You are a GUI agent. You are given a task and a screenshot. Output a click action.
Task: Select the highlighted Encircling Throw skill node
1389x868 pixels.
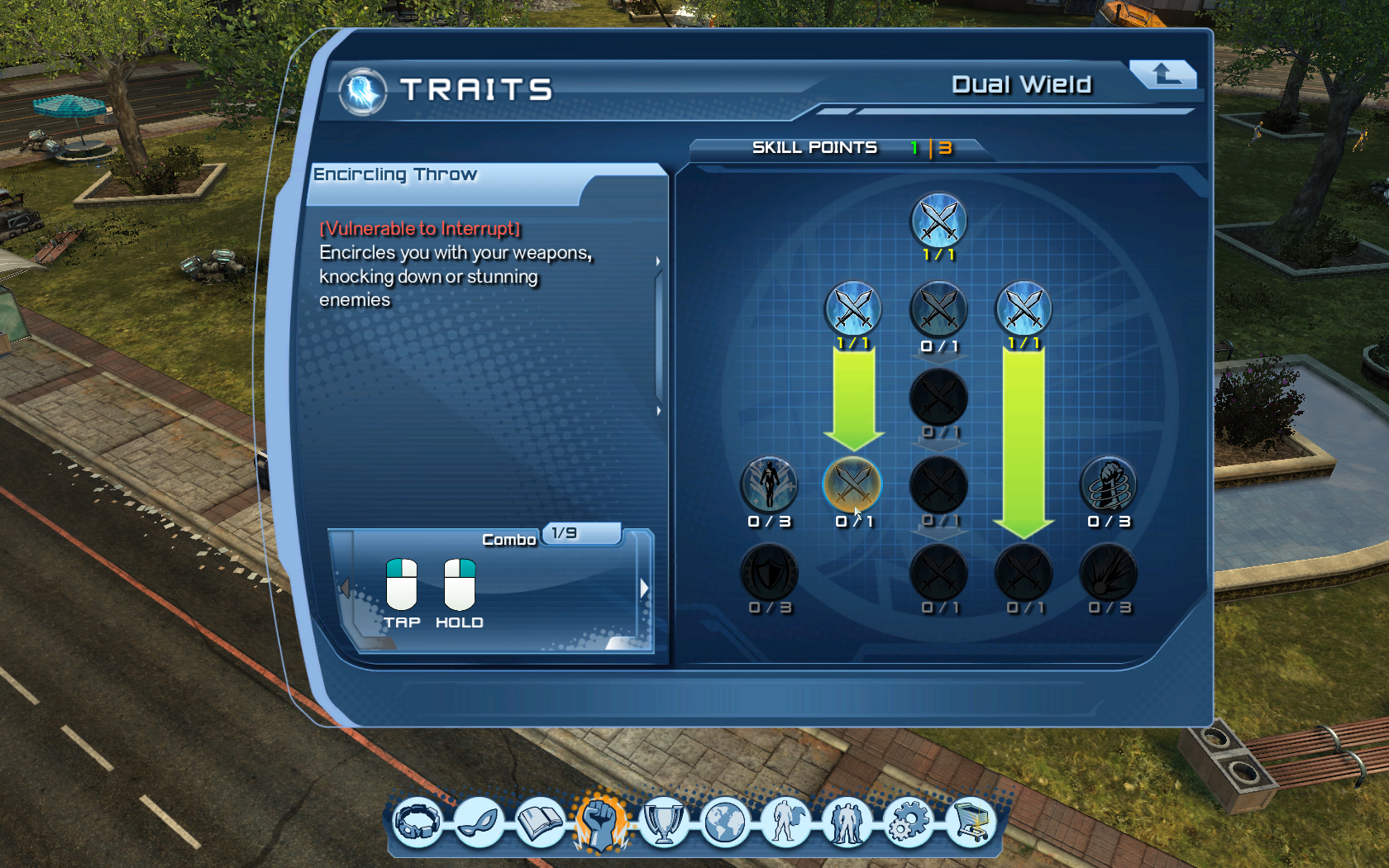852,484
